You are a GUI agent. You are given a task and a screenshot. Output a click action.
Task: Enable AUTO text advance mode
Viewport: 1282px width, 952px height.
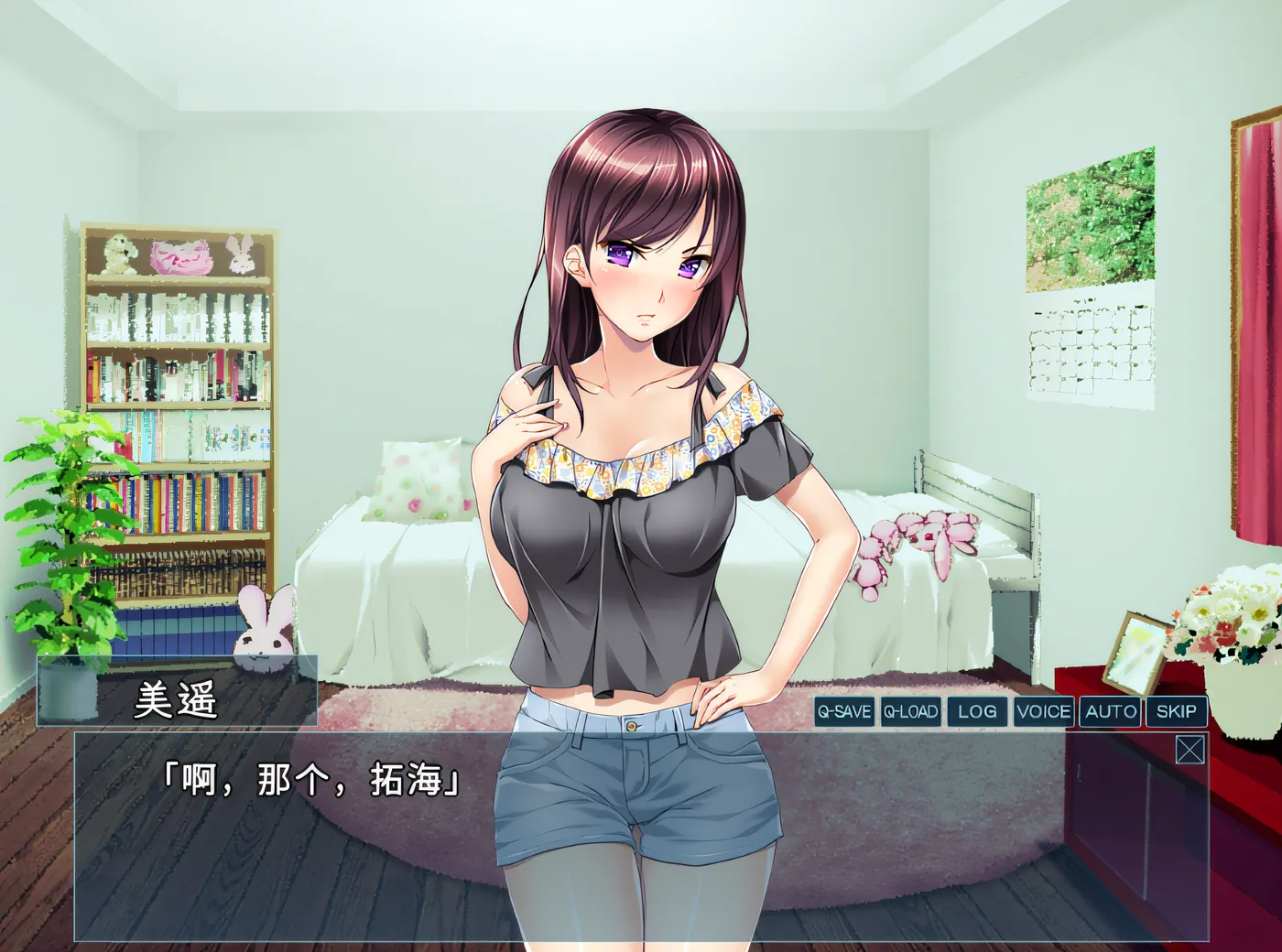point(1110,710)
